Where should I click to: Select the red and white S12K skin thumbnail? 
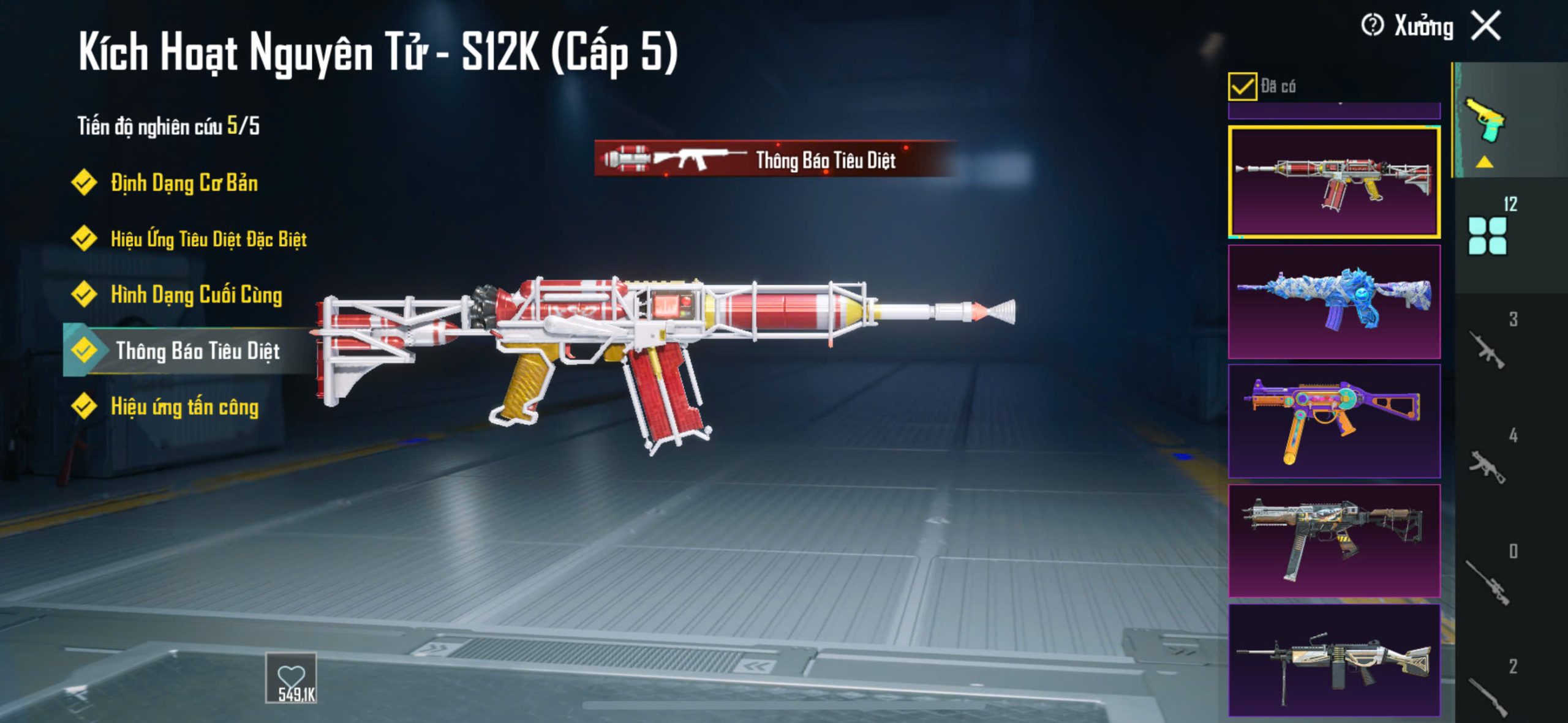pos(1333,182)
